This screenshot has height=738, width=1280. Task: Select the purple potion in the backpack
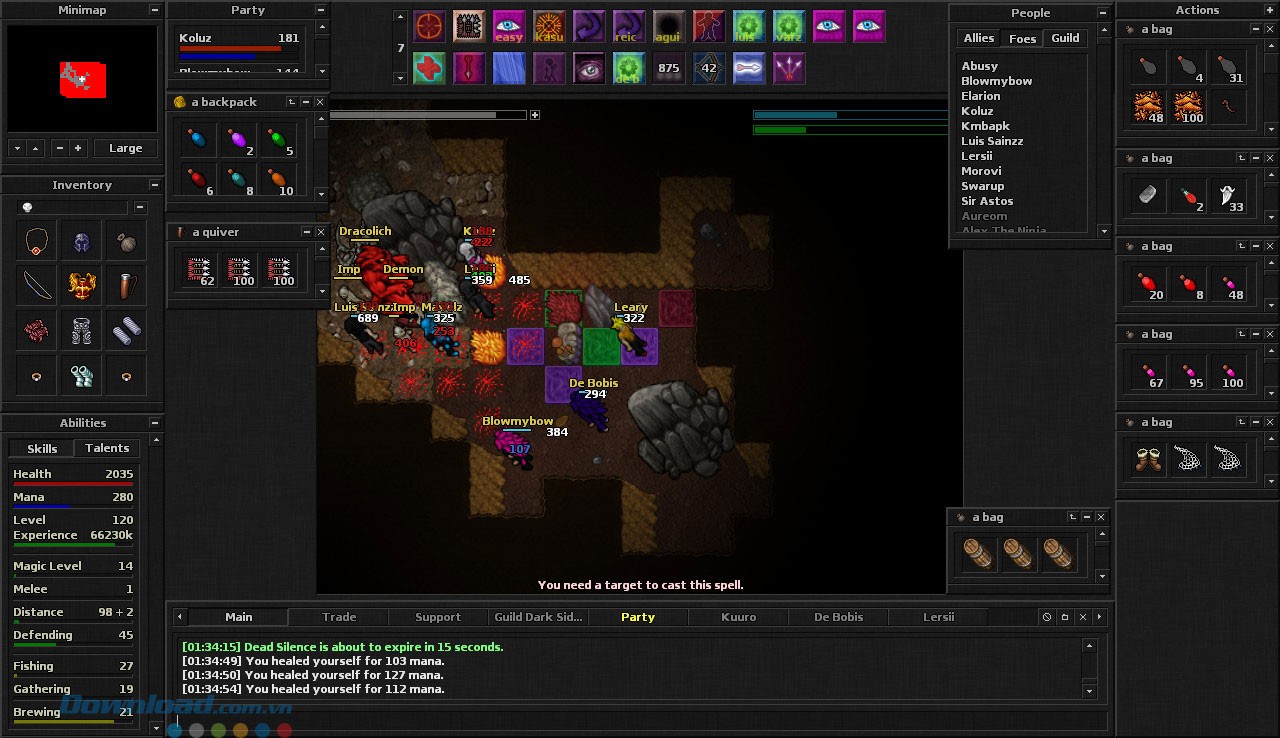239,141
